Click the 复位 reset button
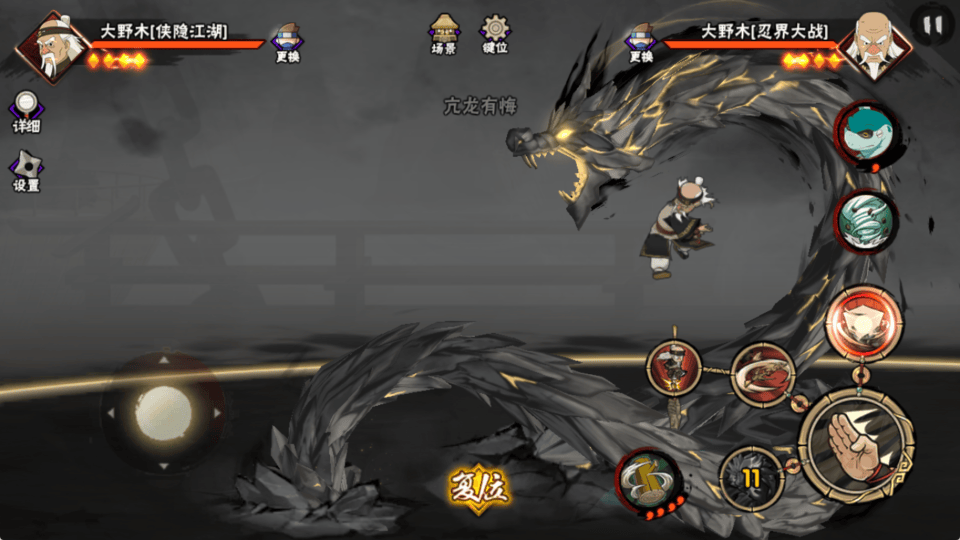Screen dimensions: 960x540 click(479, 489)
